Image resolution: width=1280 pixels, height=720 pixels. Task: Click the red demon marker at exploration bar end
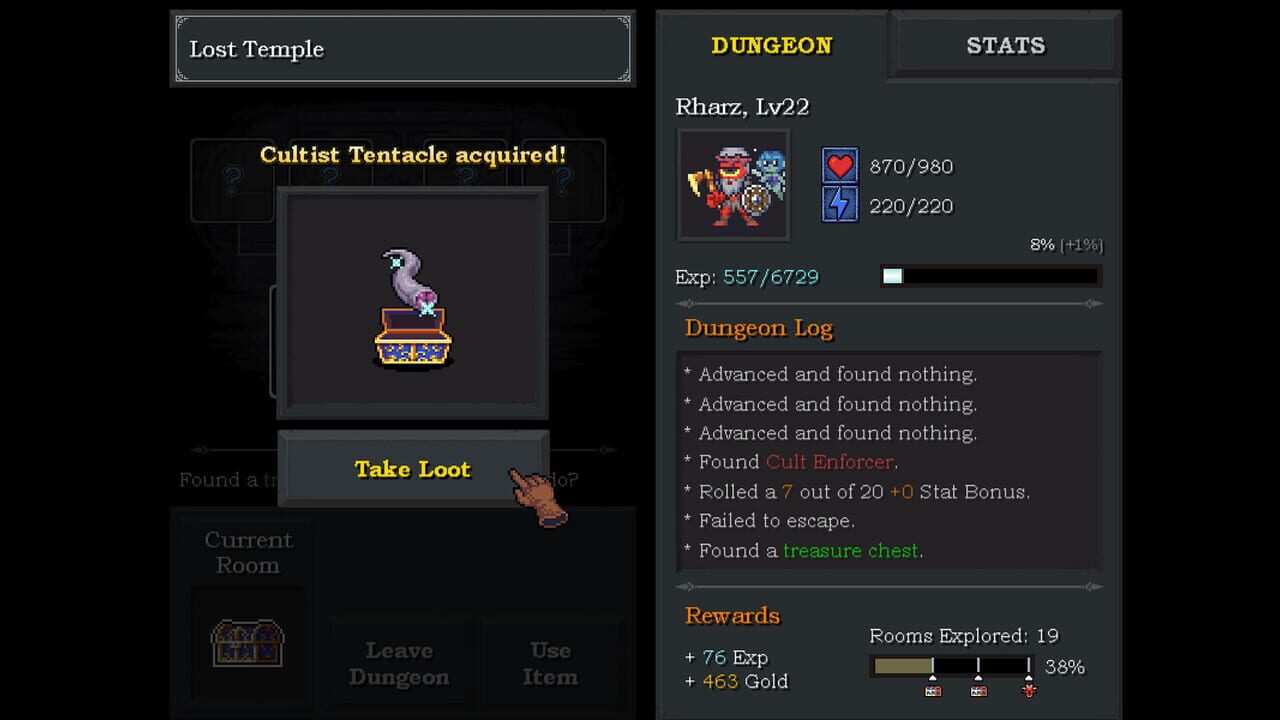click(1028, 690)
